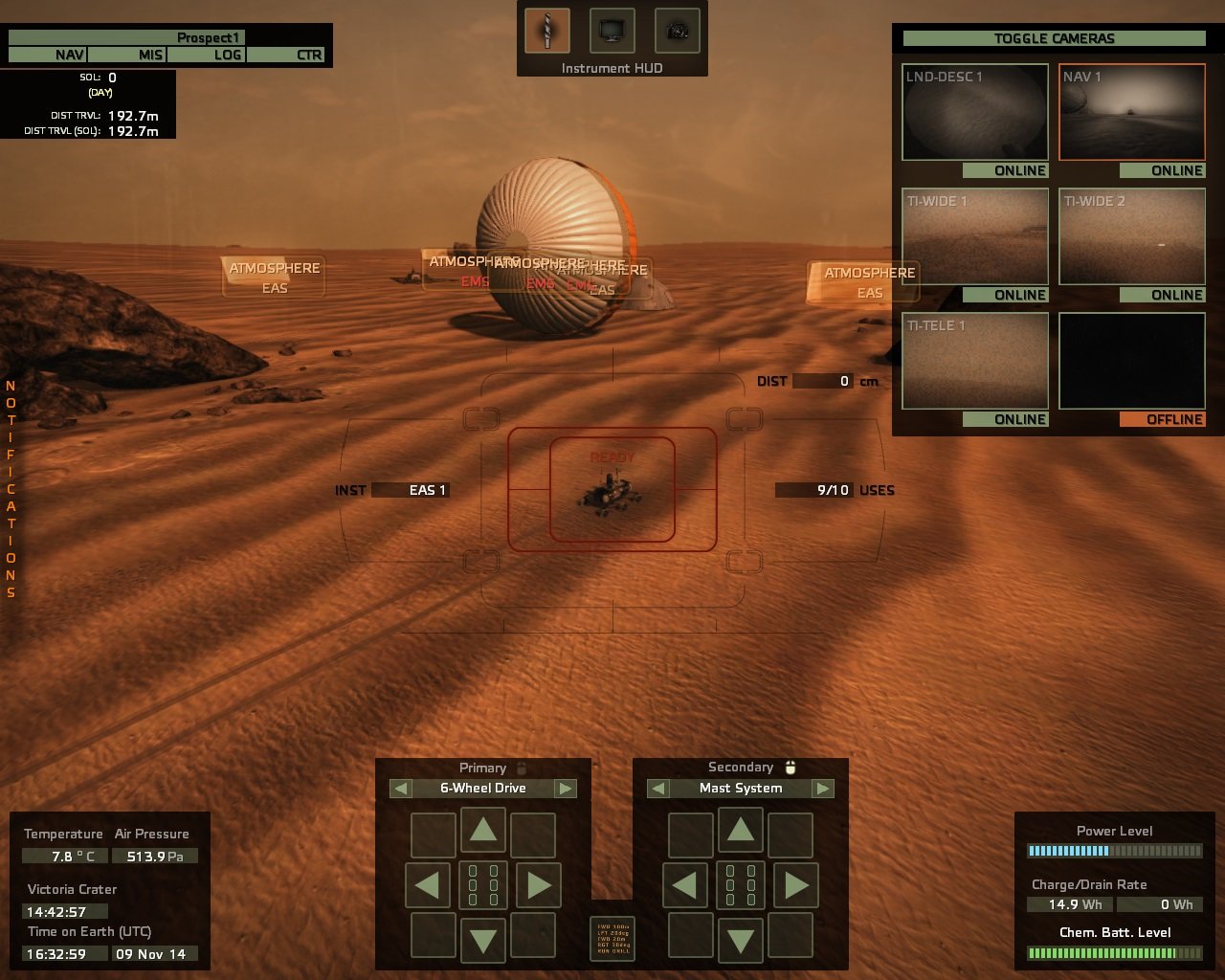This screenshot has width=1225, height=980.
Task: Toggle the NAV 1 camera feed
Action: point(1132,112)
